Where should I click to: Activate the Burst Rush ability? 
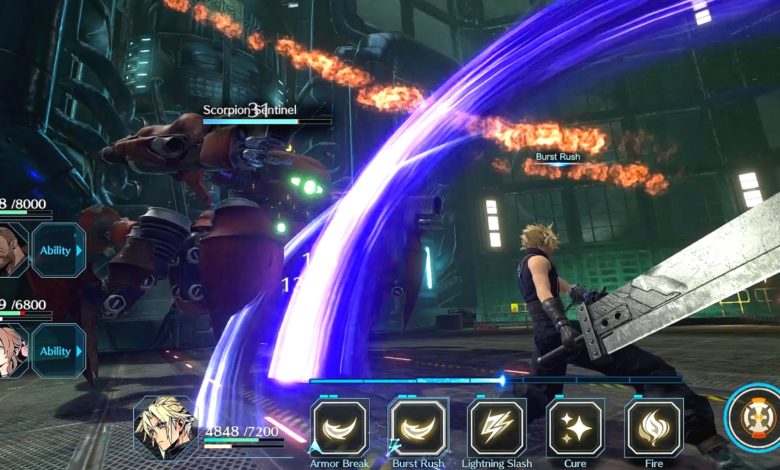click(x=418, y=427)
